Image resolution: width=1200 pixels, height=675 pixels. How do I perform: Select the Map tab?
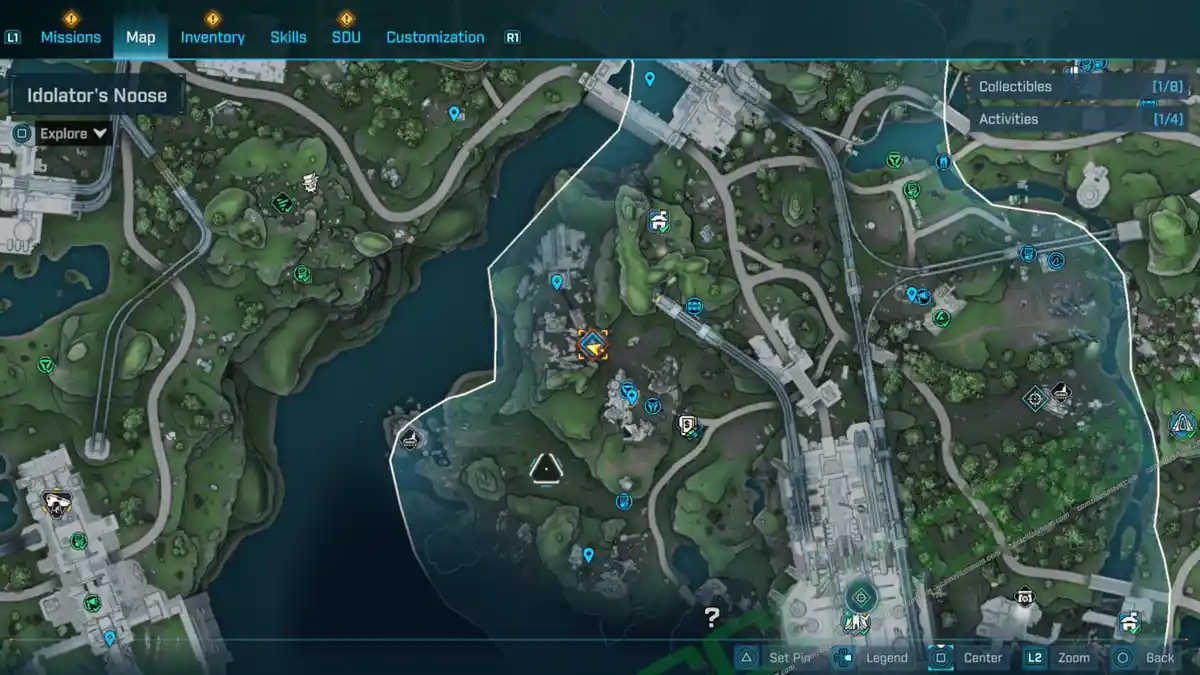[x=140, y=37]
